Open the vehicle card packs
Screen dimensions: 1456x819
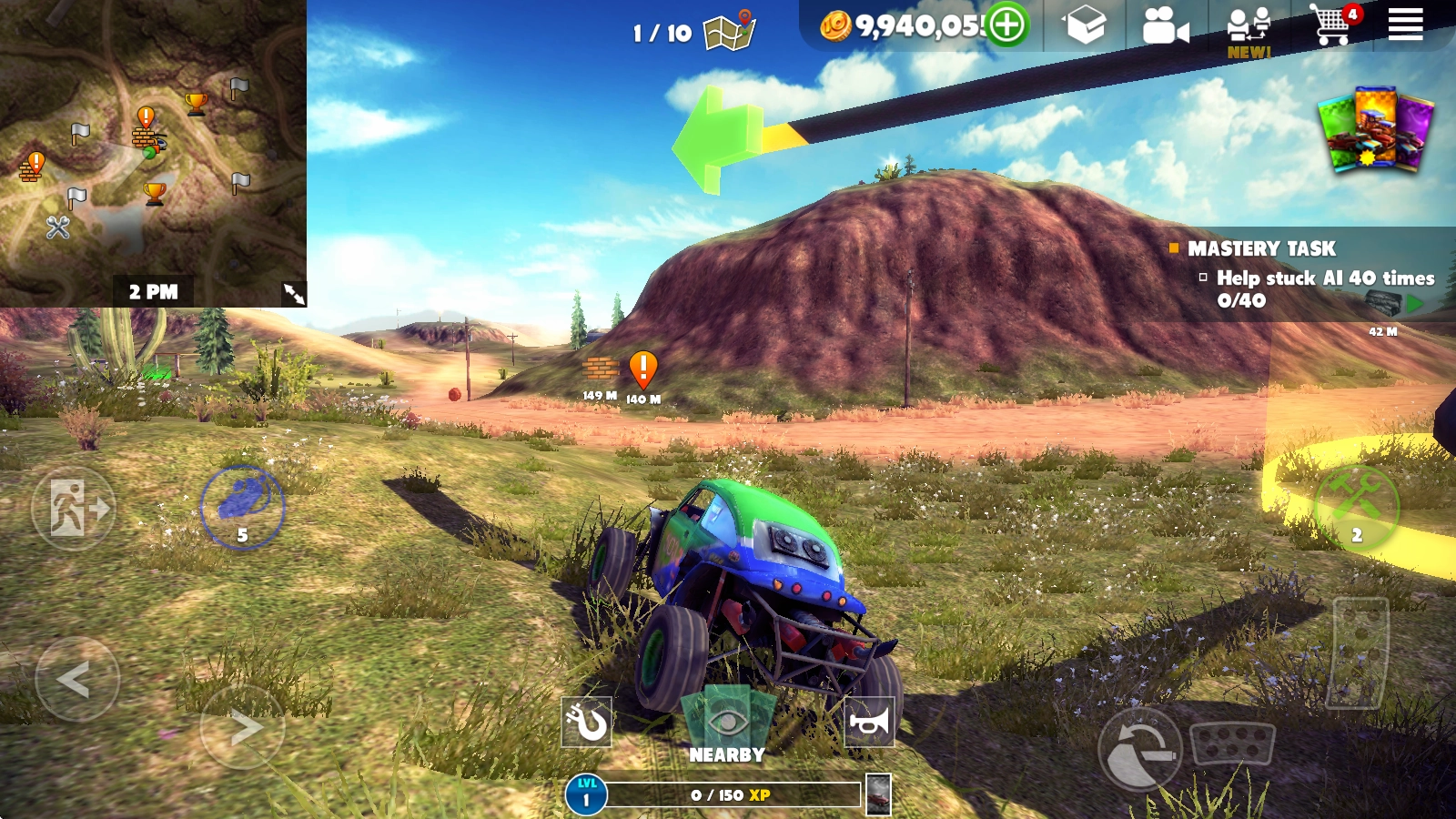pos(1375,129)
